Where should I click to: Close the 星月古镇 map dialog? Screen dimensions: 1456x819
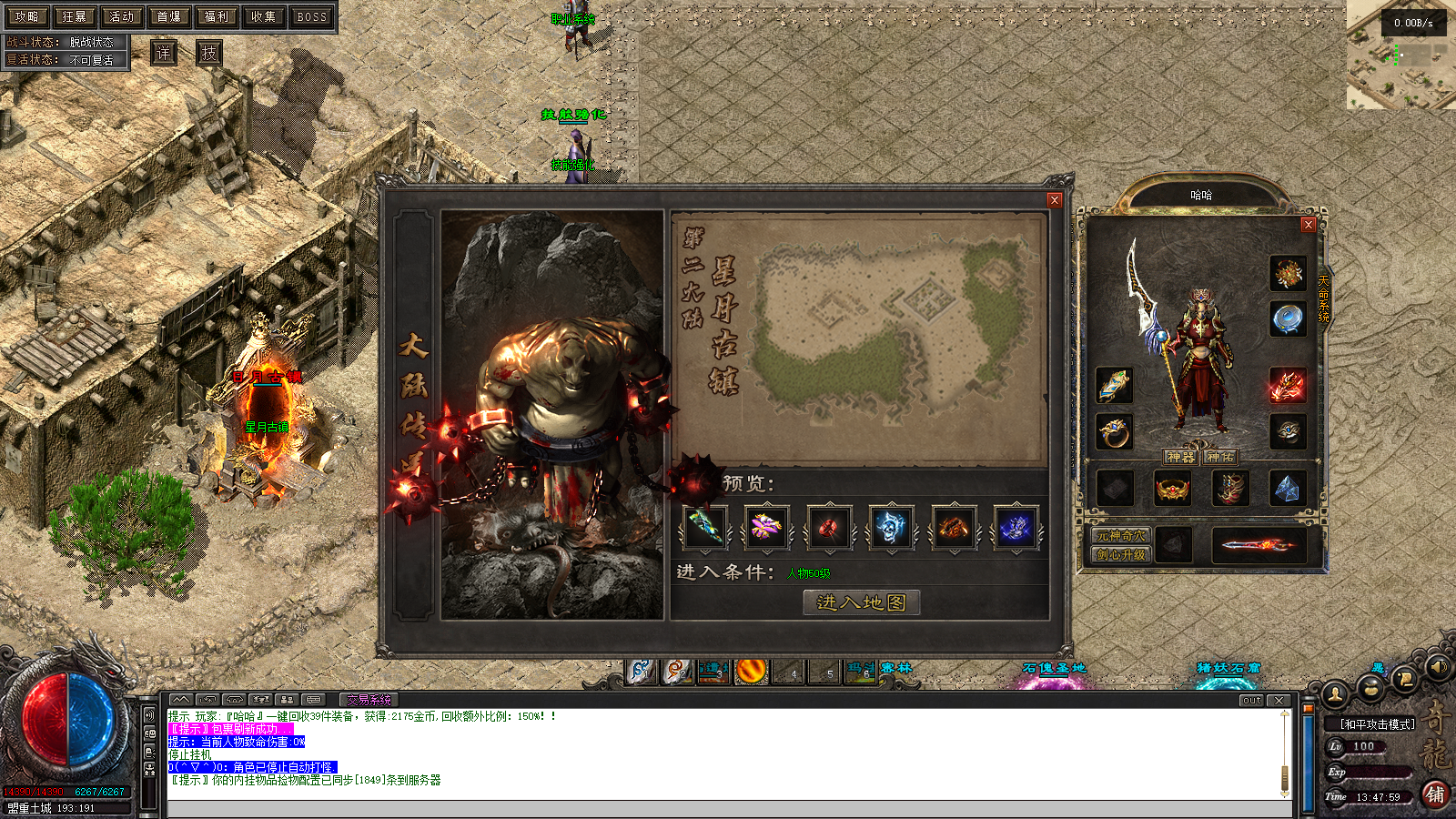1055,200
